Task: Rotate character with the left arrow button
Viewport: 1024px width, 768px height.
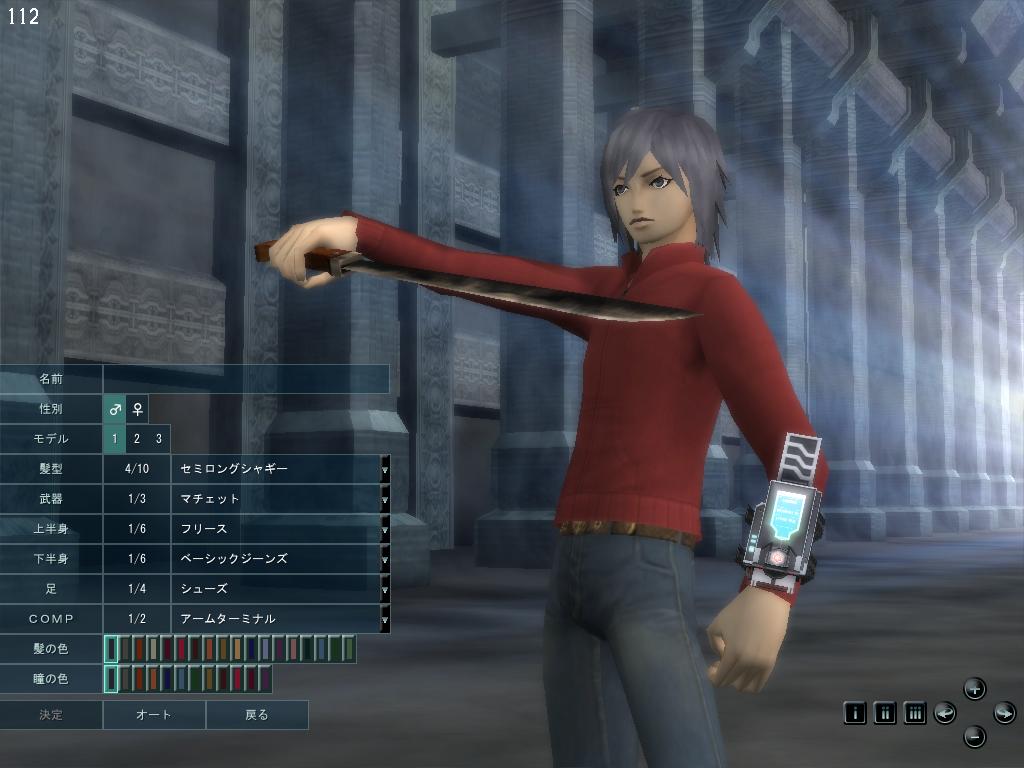Action: 945,713
